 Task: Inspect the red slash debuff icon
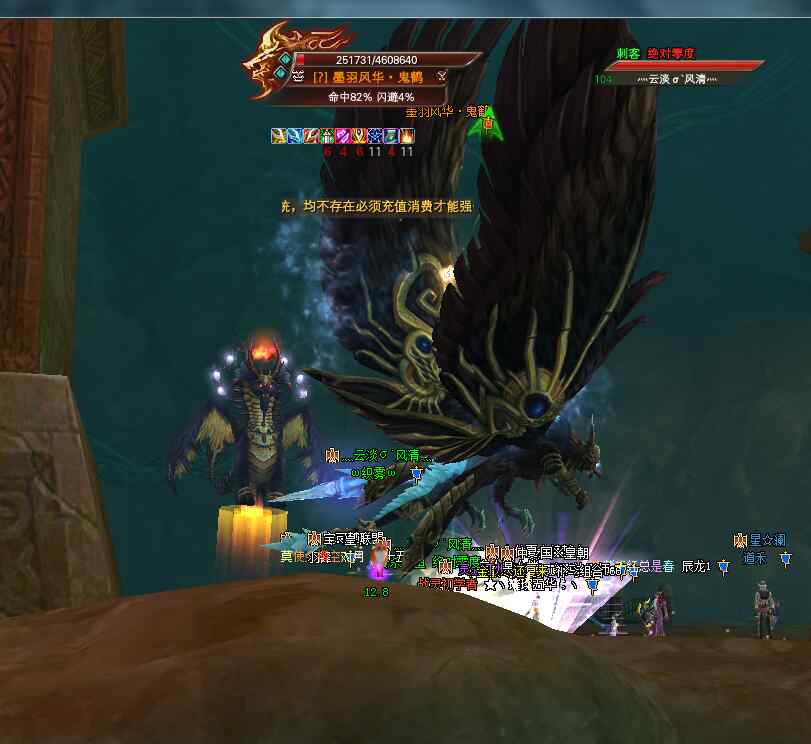pyautogui.click(x=310, y=136)
